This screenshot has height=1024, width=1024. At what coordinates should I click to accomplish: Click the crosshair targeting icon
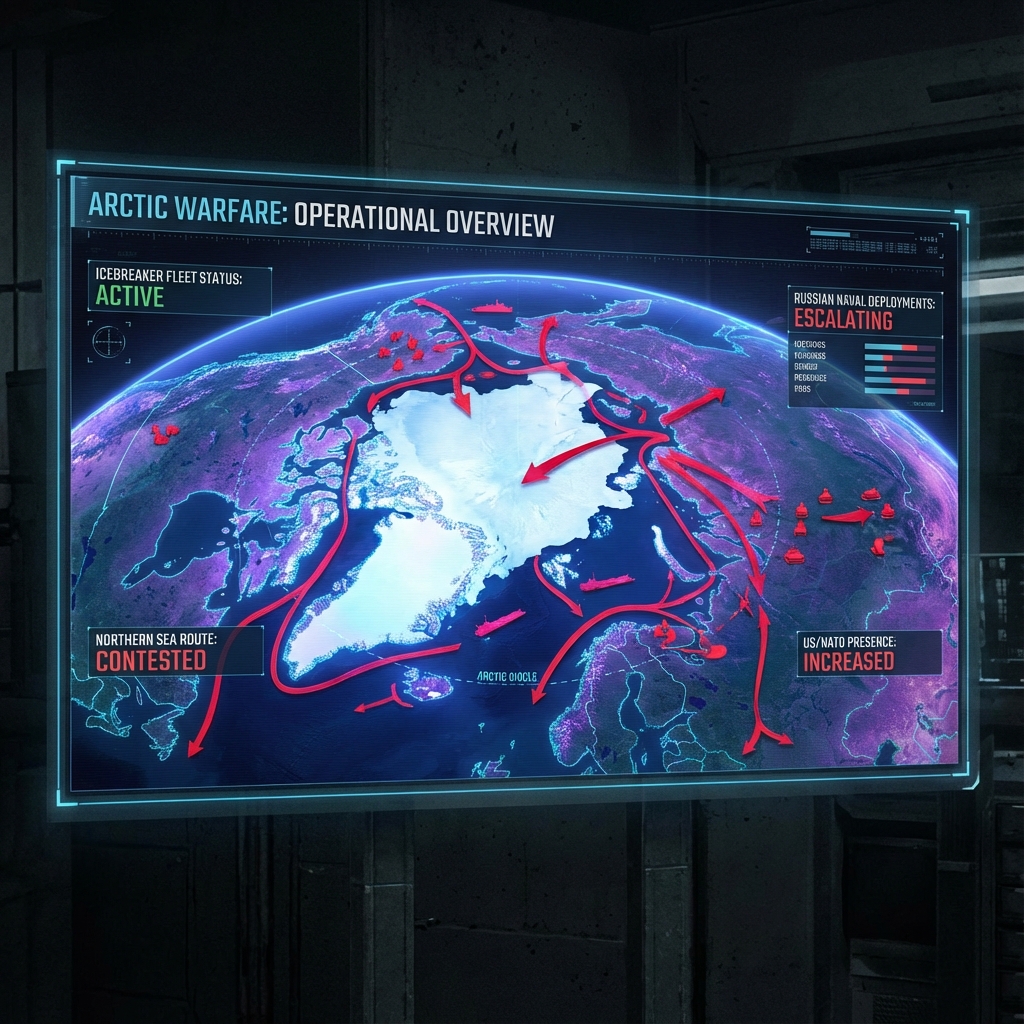[x=108, y=342]
